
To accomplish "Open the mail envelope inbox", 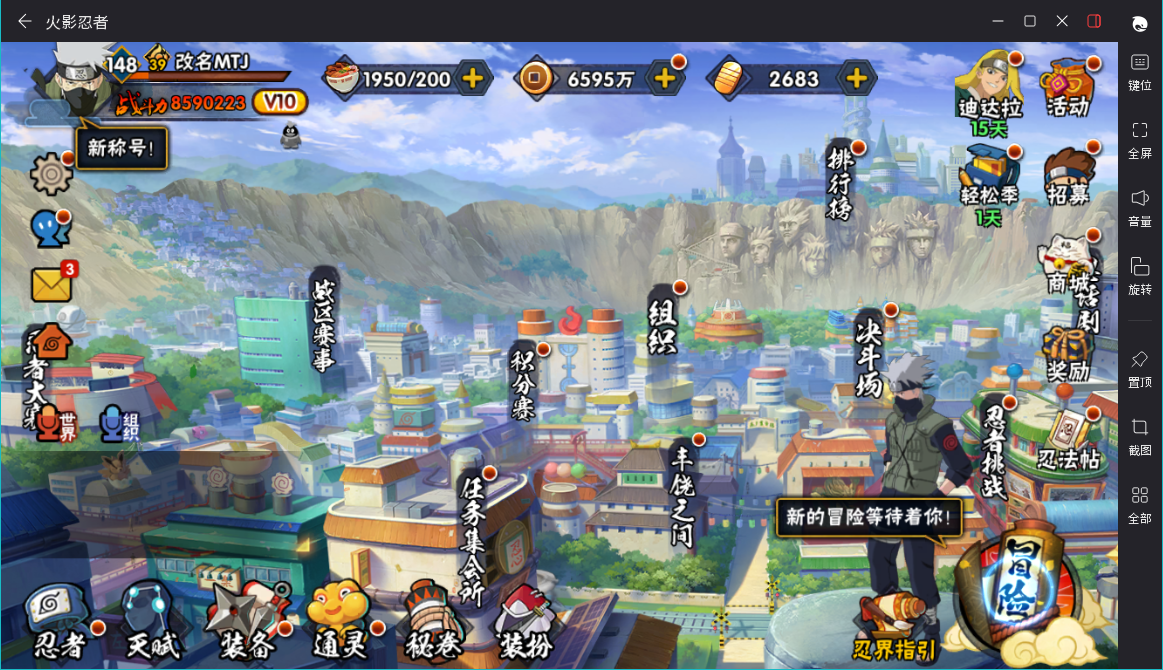I will click(52, 285).
